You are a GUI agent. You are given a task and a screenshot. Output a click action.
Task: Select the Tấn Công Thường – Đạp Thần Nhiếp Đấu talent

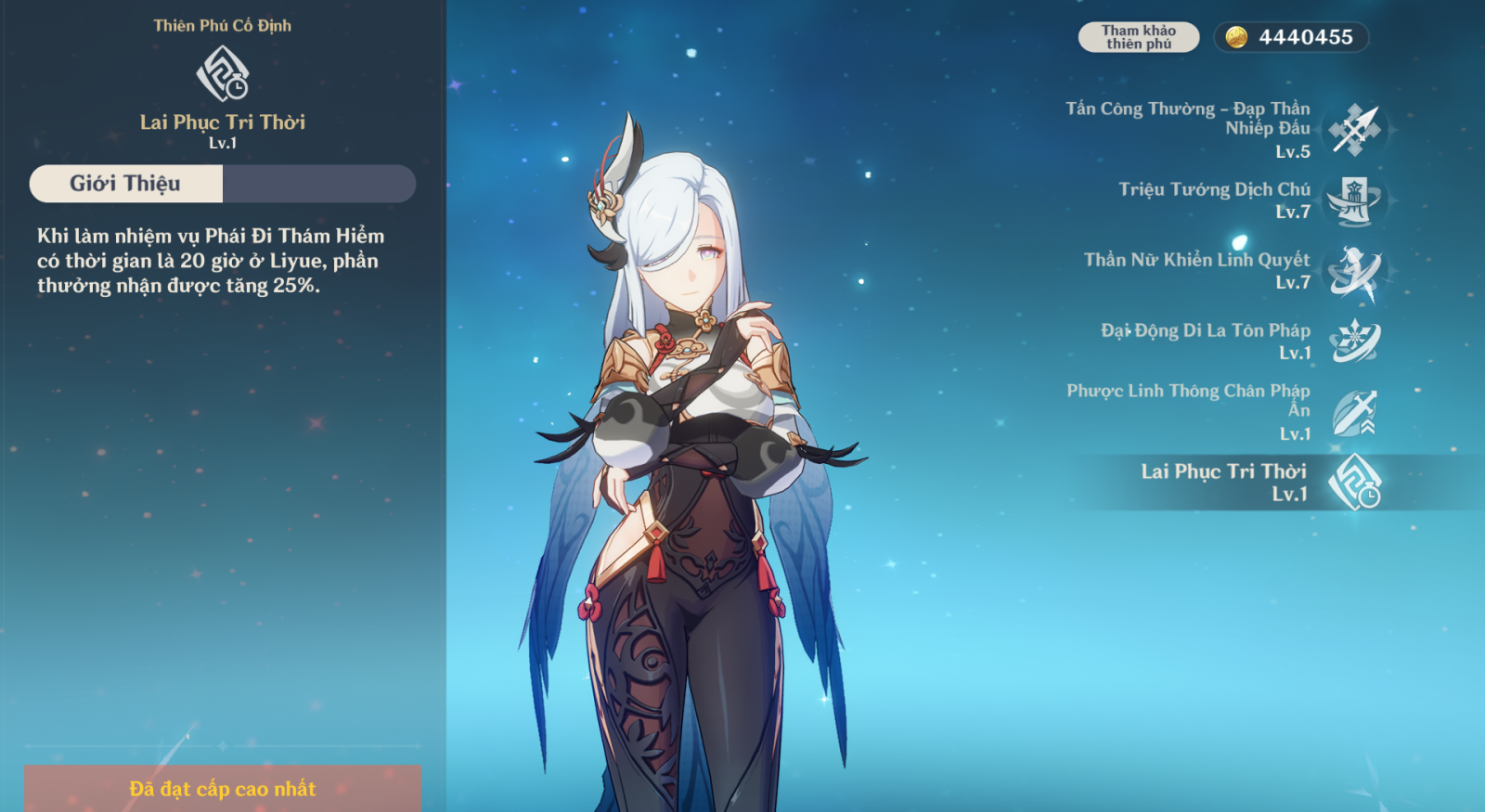[1354, 130]
